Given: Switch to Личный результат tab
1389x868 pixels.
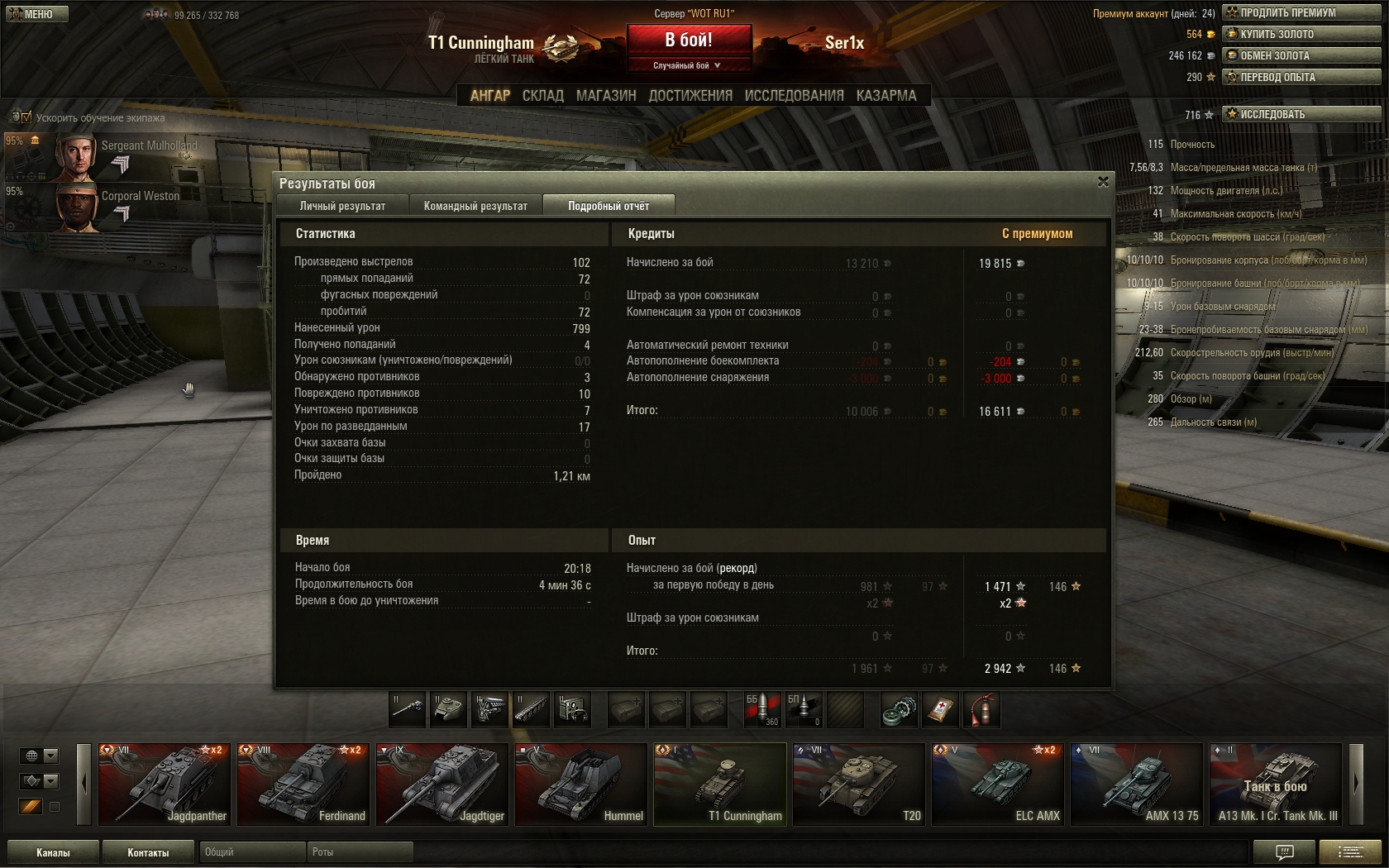Looking at the screenshot, I should 342,206.
